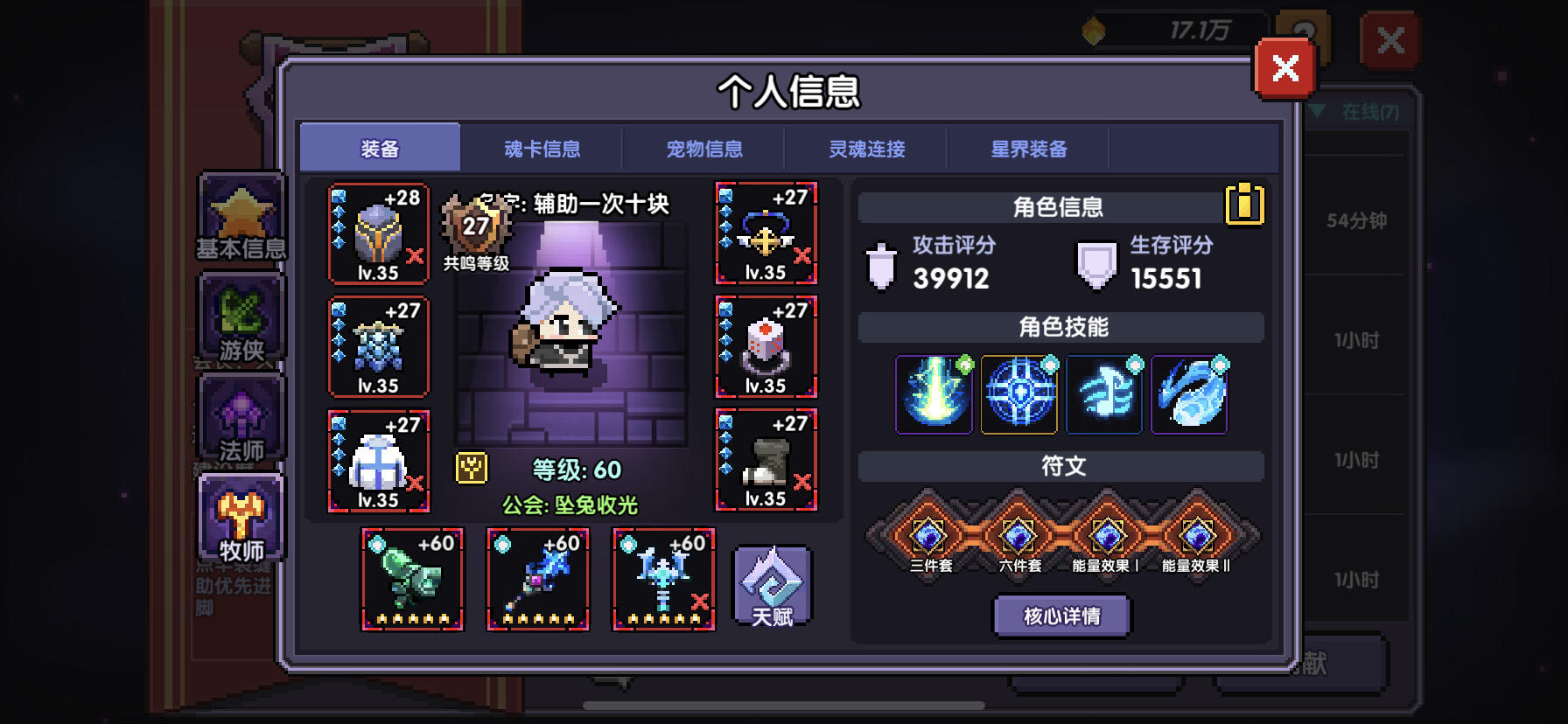
Task: Click the +28 lv.35 helmet equipment slot
Action: 378,232
